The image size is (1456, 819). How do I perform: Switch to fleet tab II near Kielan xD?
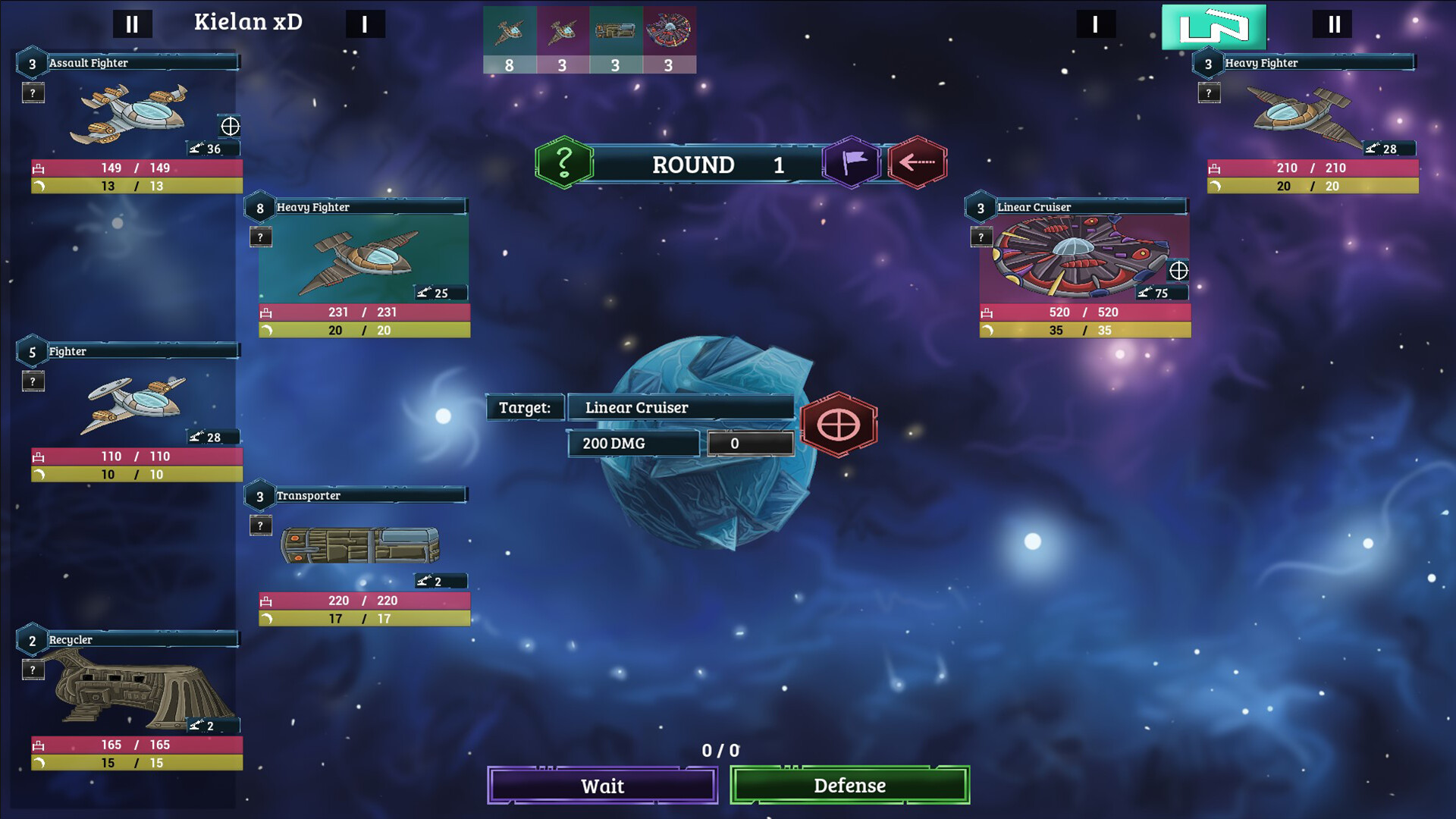pos(133,24)
